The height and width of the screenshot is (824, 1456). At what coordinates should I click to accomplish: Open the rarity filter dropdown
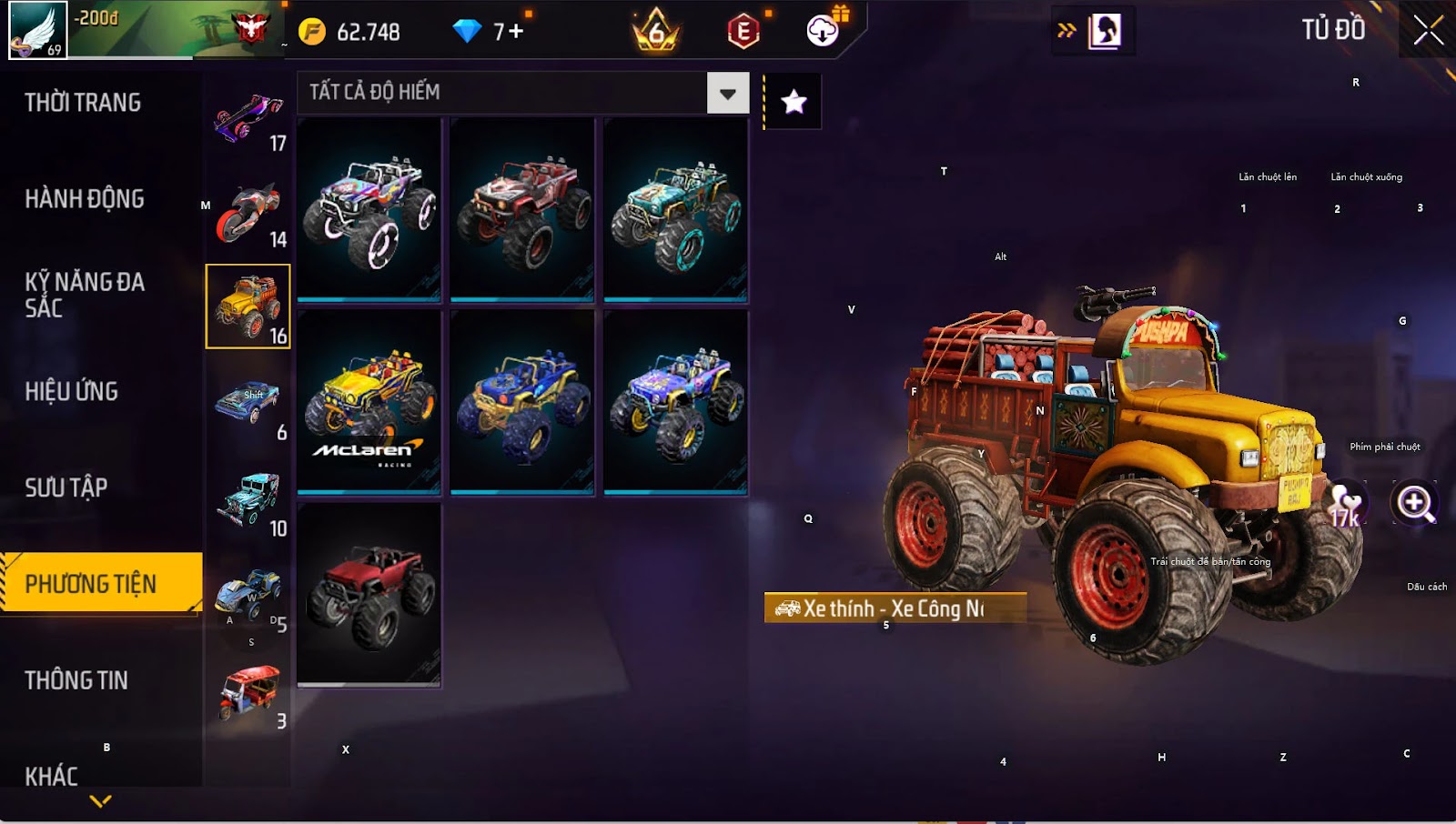coord(727,93)
